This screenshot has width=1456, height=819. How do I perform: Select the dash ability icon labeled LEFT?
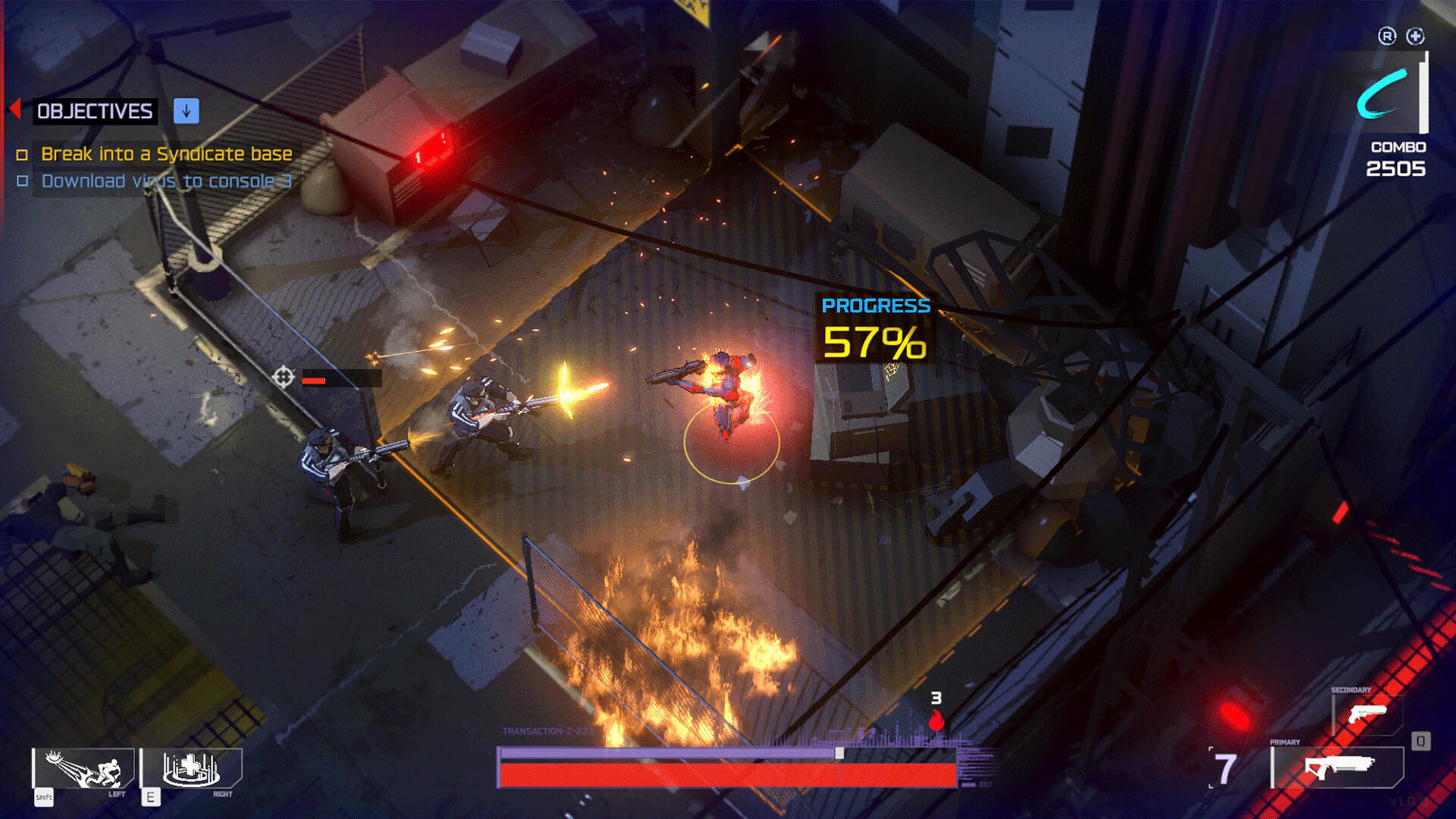coord(83,768)
